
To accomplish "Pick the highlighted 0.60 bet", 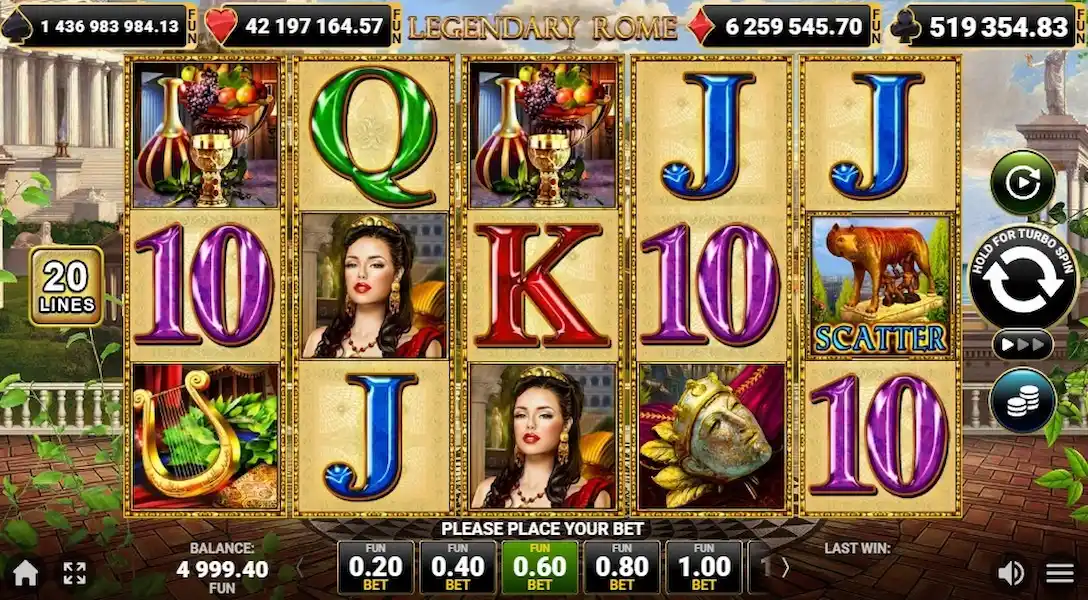I will 539,567.
